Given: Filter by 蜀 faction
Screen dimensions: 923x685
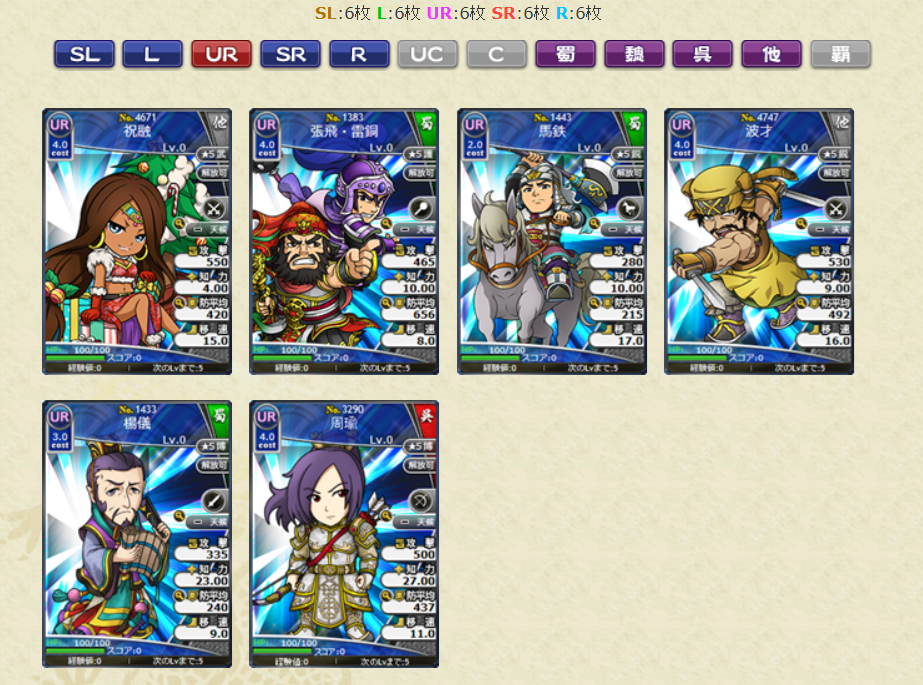Looking at the screenshot, I should (565, 54).
